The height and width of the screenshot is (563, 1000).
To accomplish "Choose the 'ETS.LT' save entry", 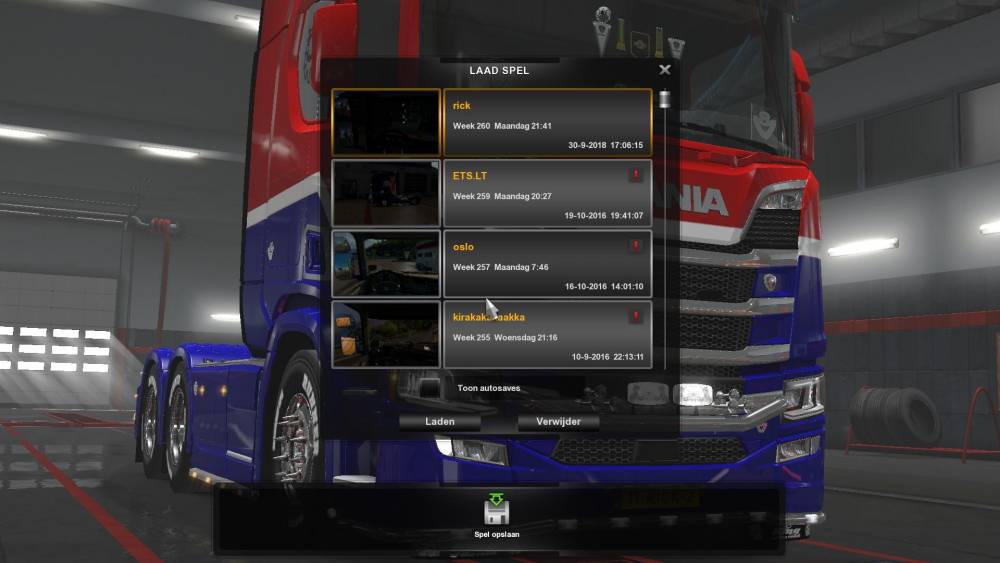I will (x=546, y=194).
